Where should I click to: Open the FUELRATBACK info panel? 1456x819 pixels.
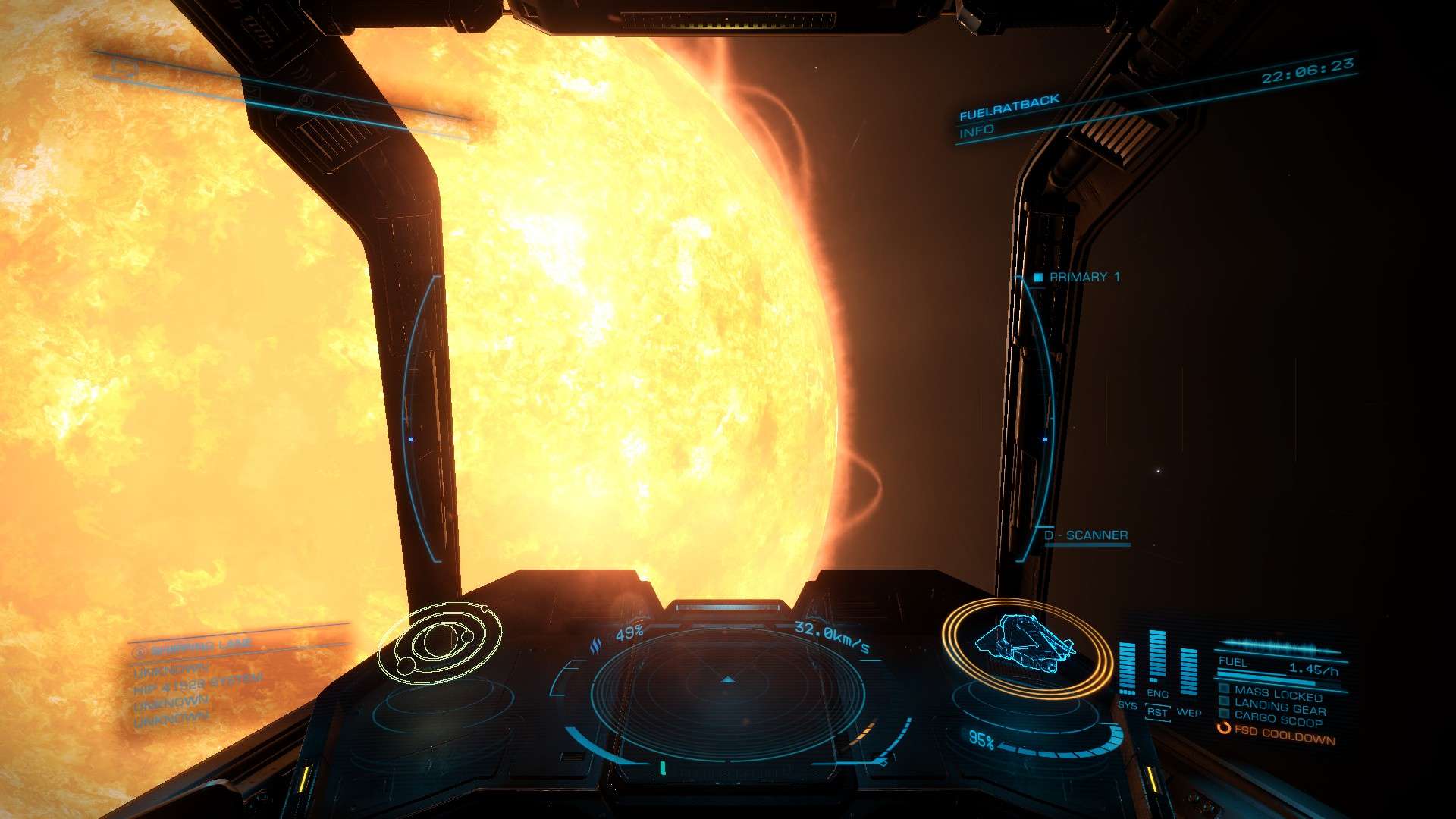tap(1009, 115)
